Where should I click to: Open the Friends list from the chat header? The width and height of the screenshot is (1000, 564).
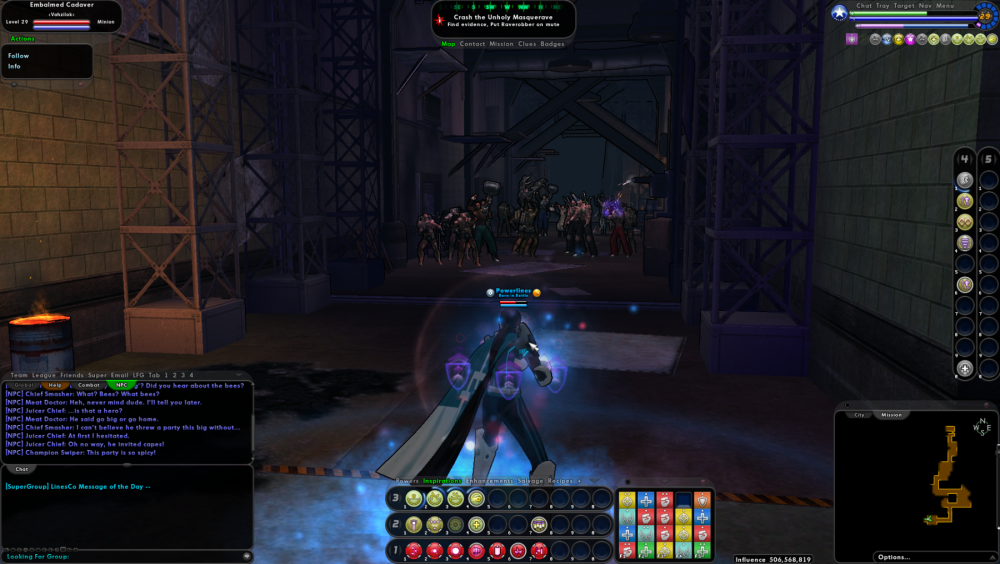tap(72, 375)
